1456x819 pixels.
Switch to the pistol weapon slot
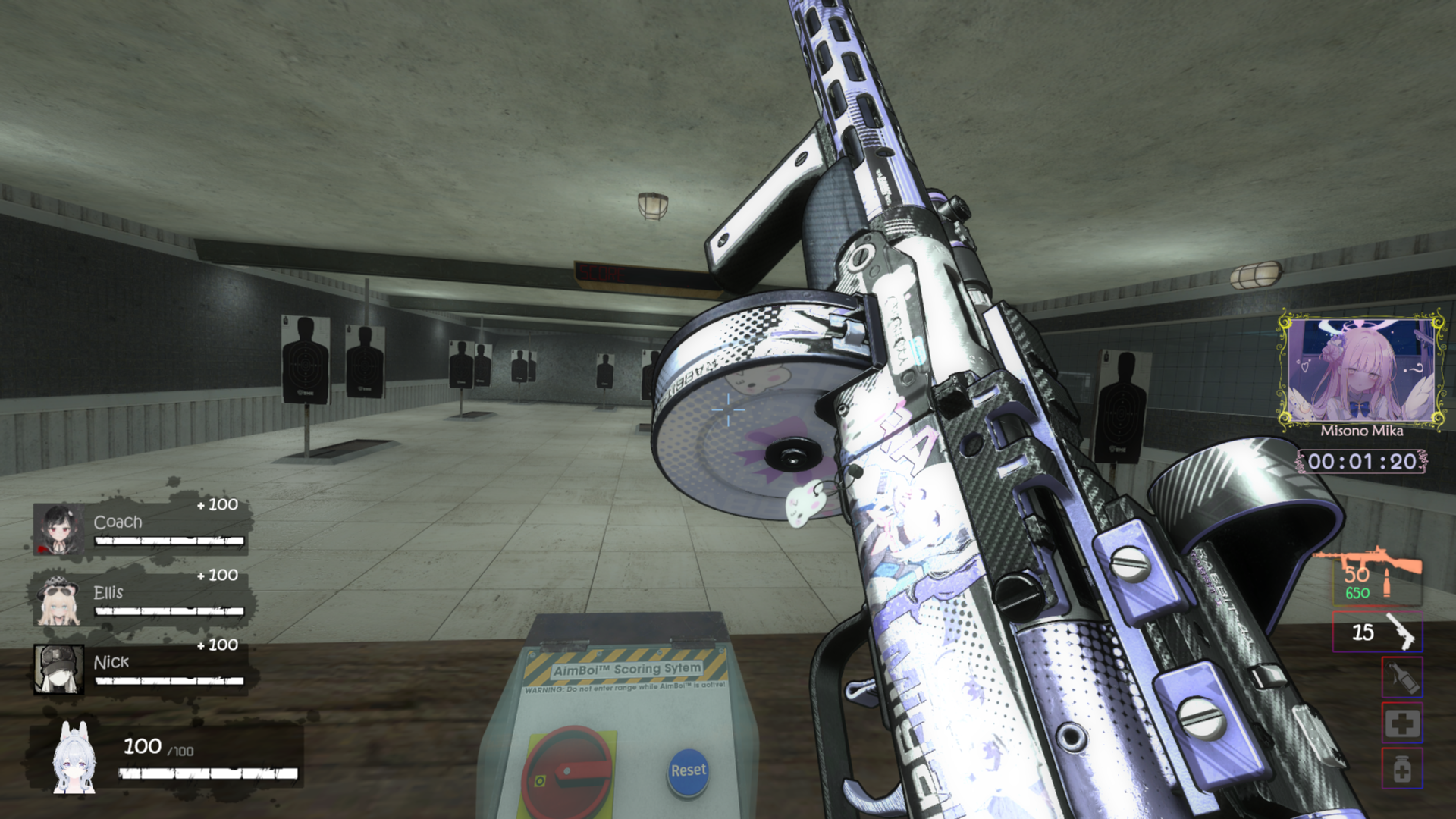coord(1377,632)
